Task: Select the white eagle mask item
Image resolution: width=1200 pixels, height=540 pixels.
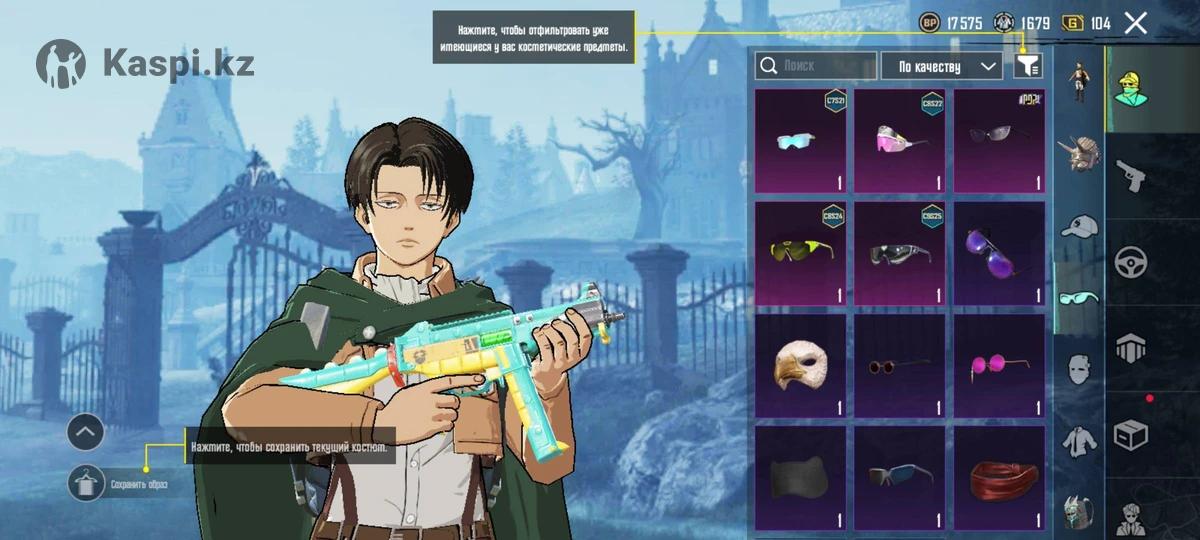Action: (x=799, y=366)
